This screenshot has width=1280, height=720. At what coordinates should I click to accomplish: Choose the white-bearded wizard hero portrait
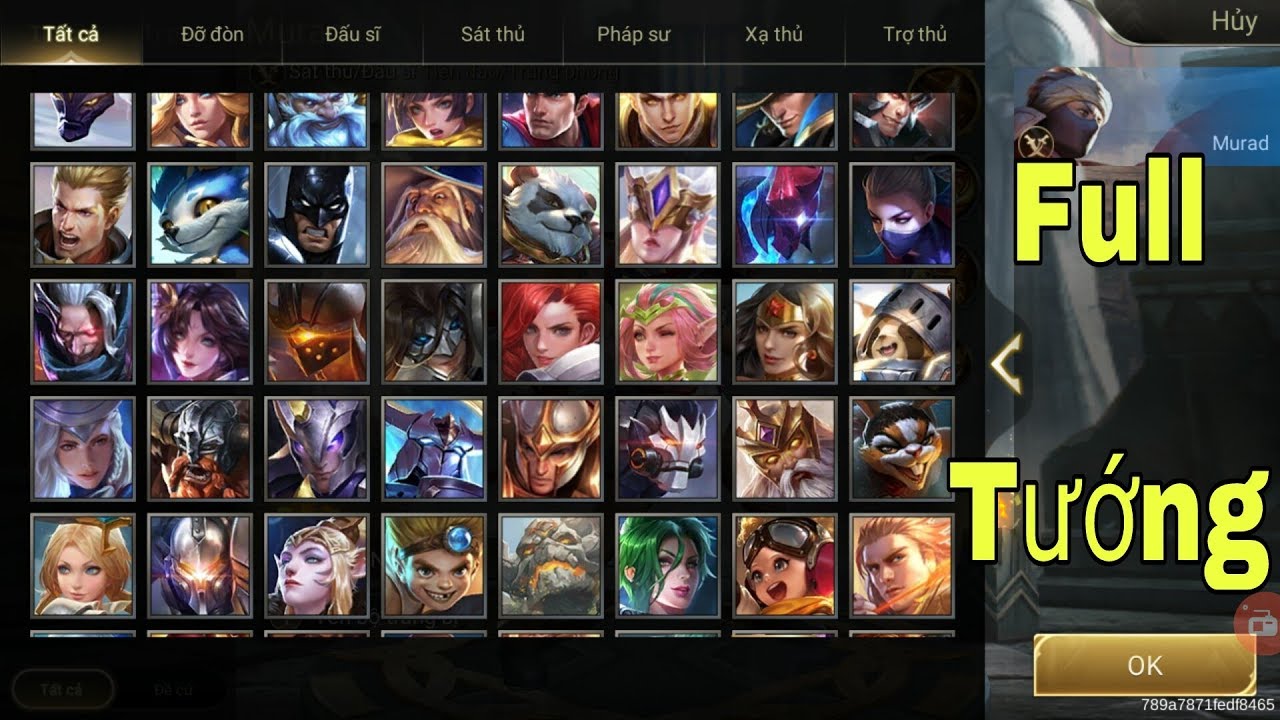[434, 215]
